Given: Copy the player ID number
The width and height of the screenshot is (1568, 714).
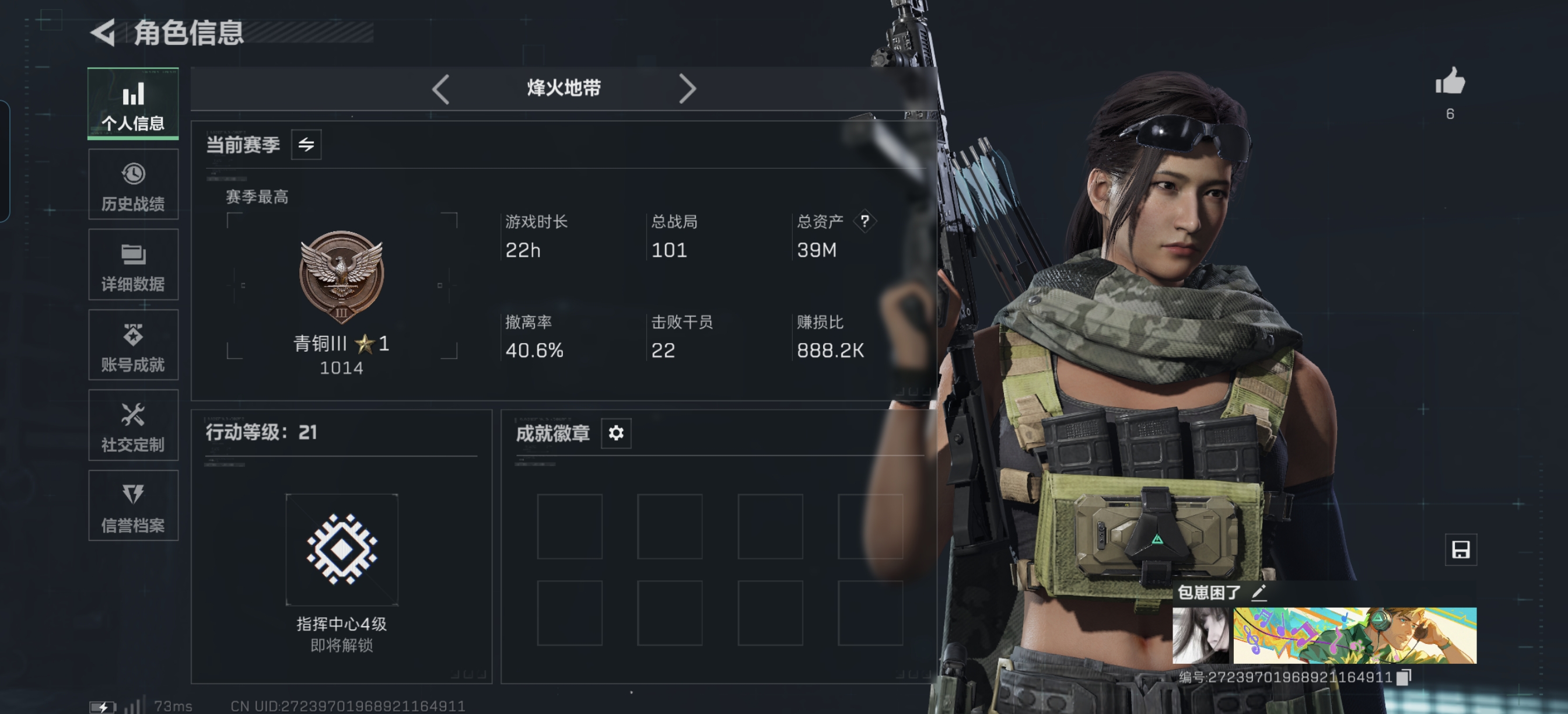Looking at the screenshot, I should click(1403, 677).
